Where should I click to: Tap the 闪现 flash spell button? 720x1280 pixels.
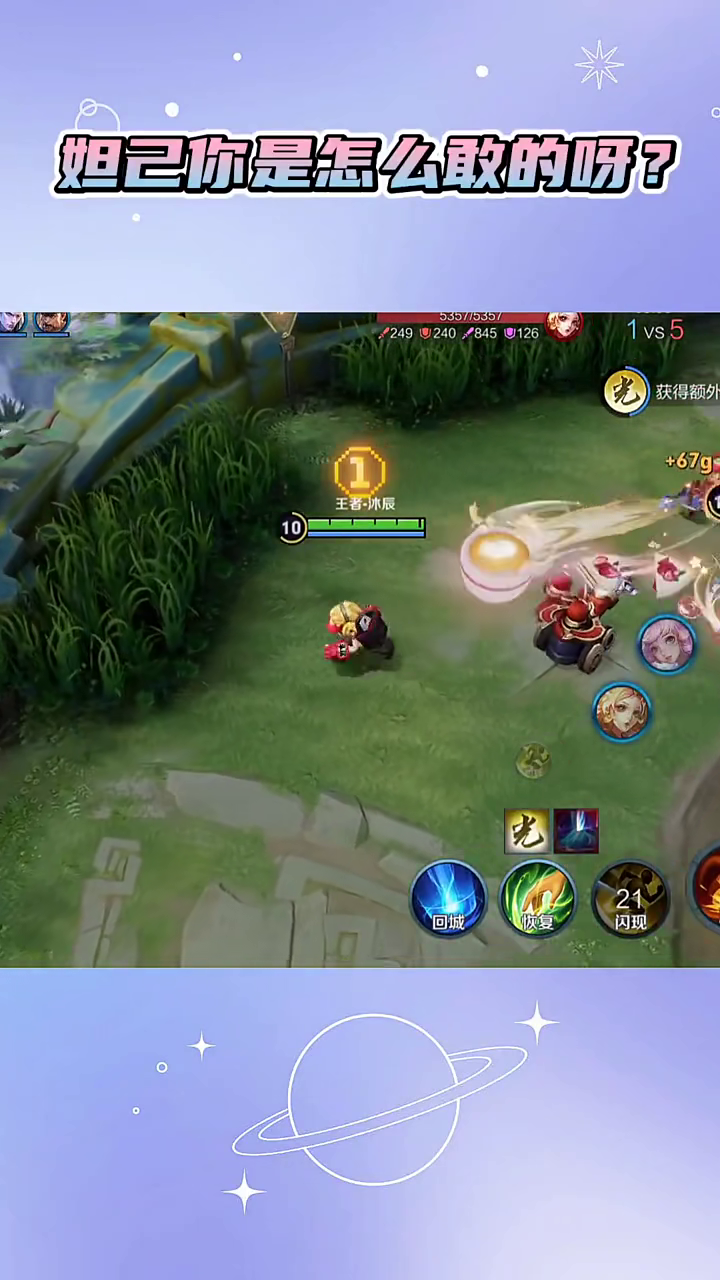point(629,898)
